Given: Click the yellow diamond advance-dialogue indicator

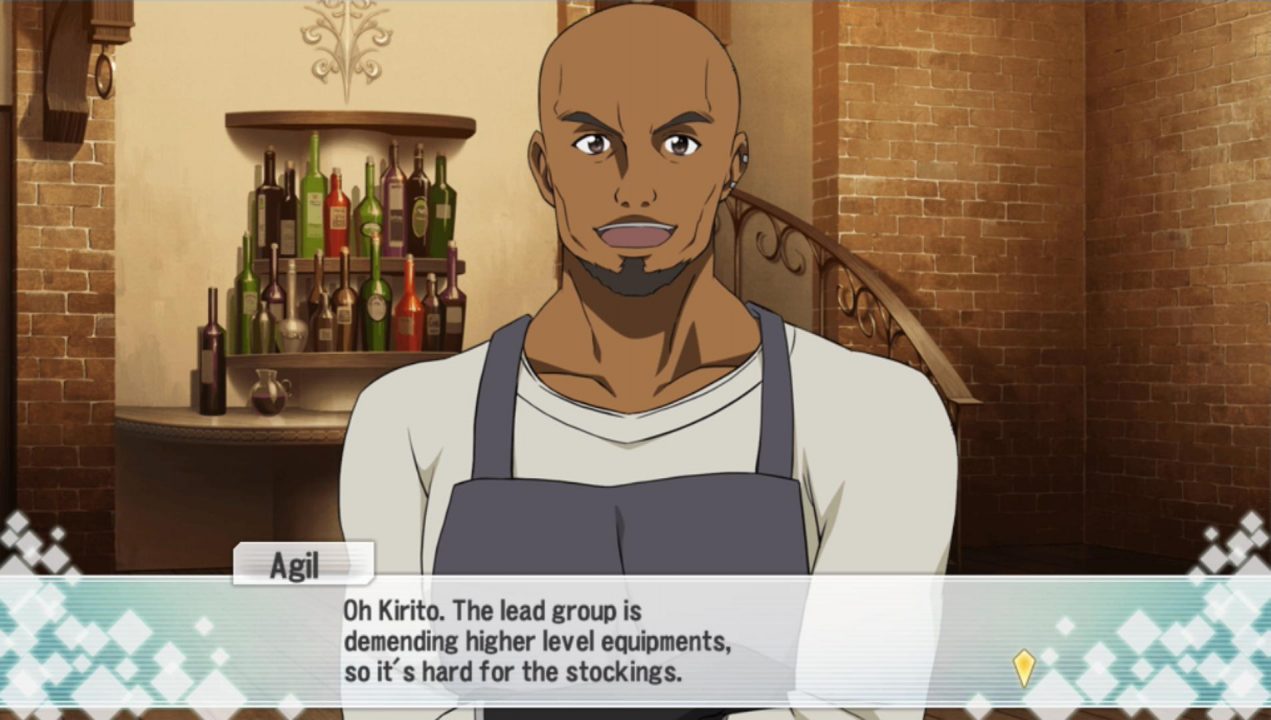Looking at the screenshot, I should click(x=1023, y=668).
